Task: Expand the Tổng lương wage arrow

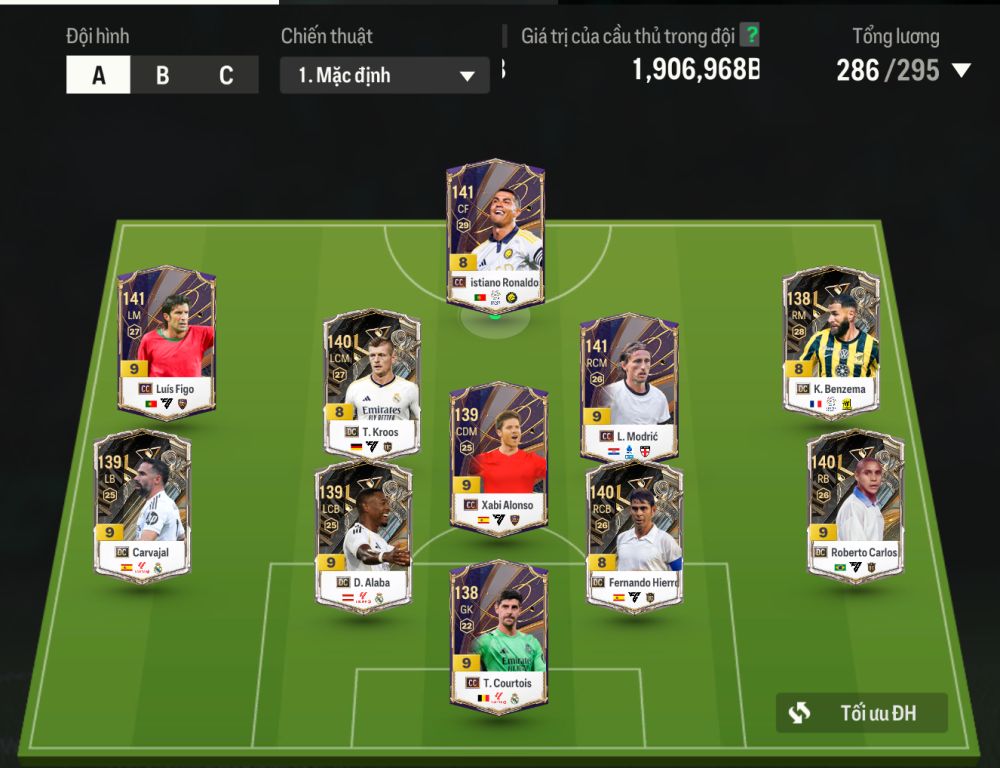Action: 961,70
